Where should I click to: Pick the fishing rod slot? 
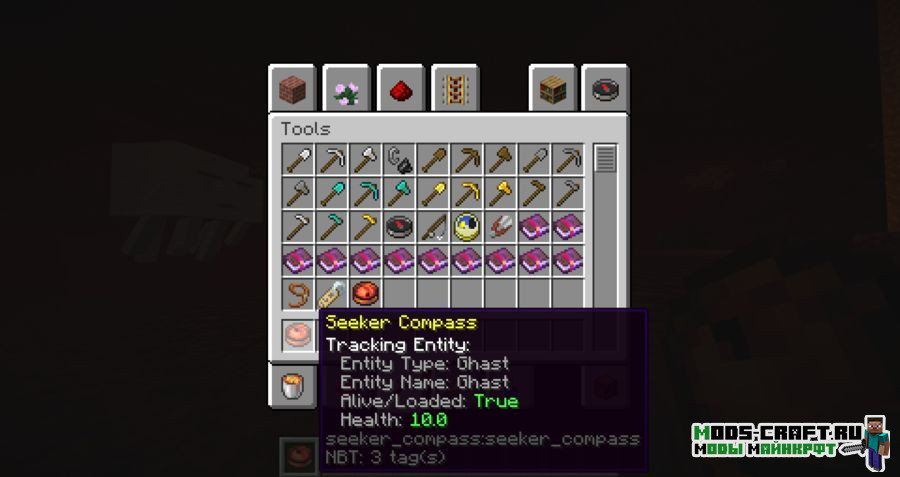click(433, 226)
